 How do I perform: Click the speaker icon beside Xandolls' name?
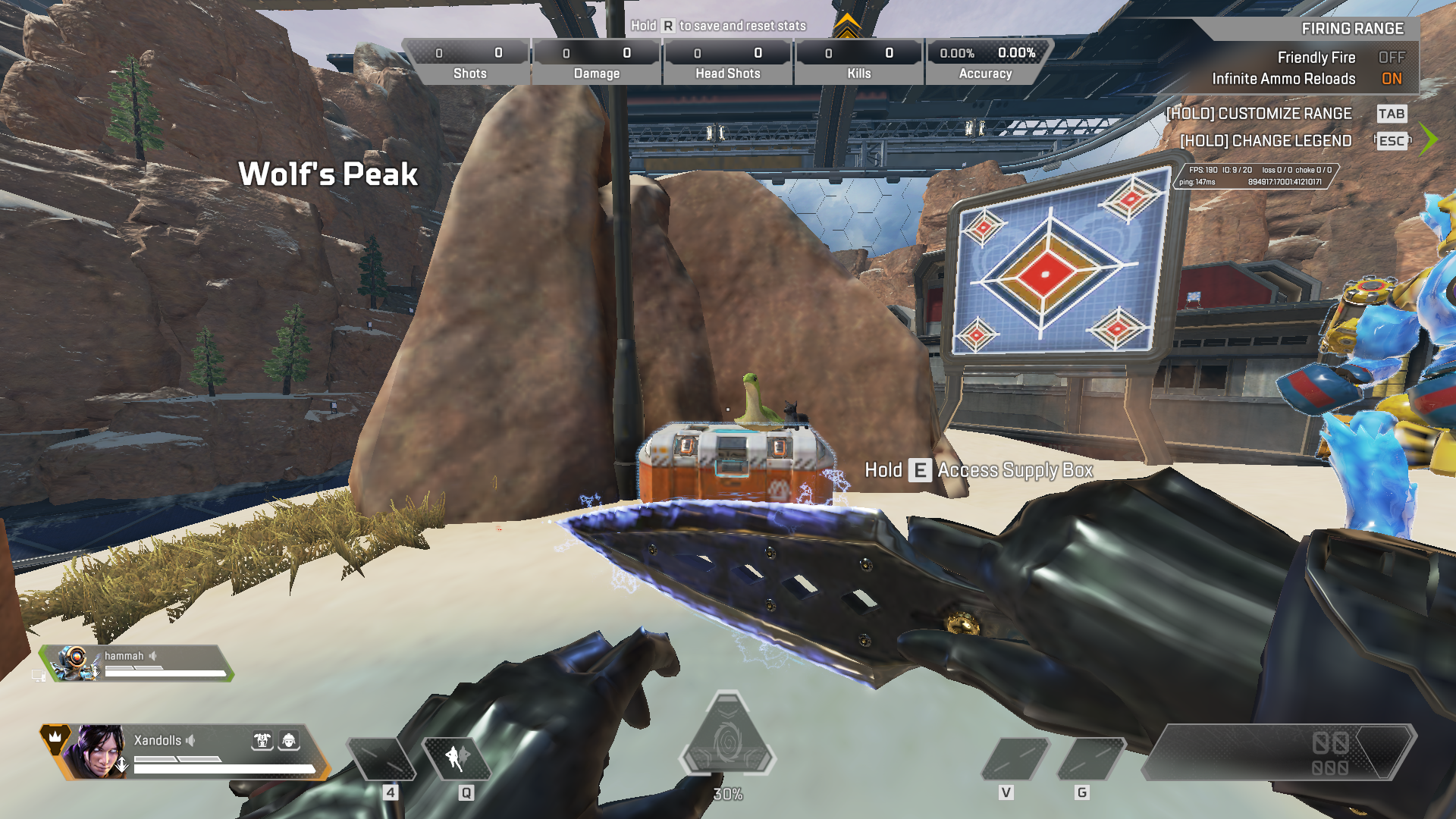pos(191,740)
